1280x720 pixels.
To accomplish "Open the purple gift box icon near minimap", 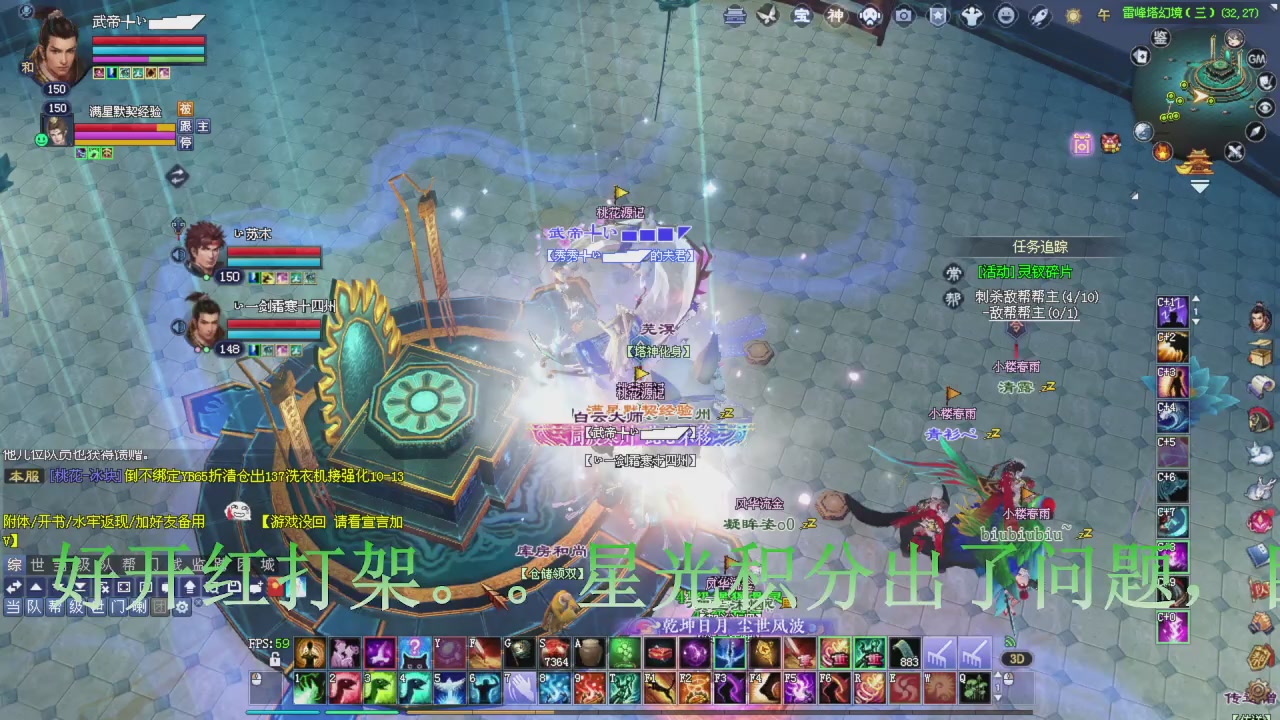I will point(1081,143).
